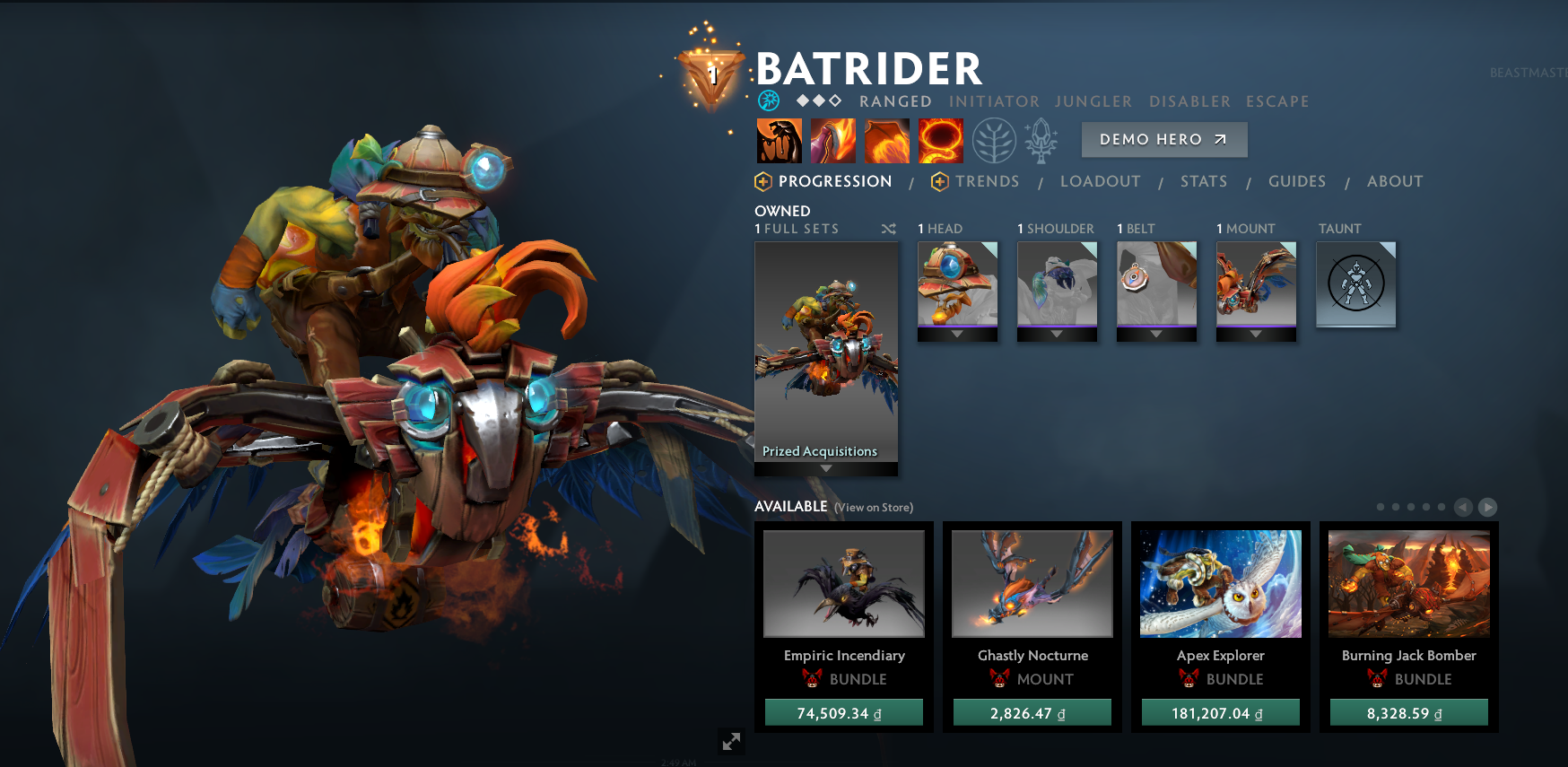Click the shuffle icon beside Full Sets

pyautogui.click(x=889, y=229)
